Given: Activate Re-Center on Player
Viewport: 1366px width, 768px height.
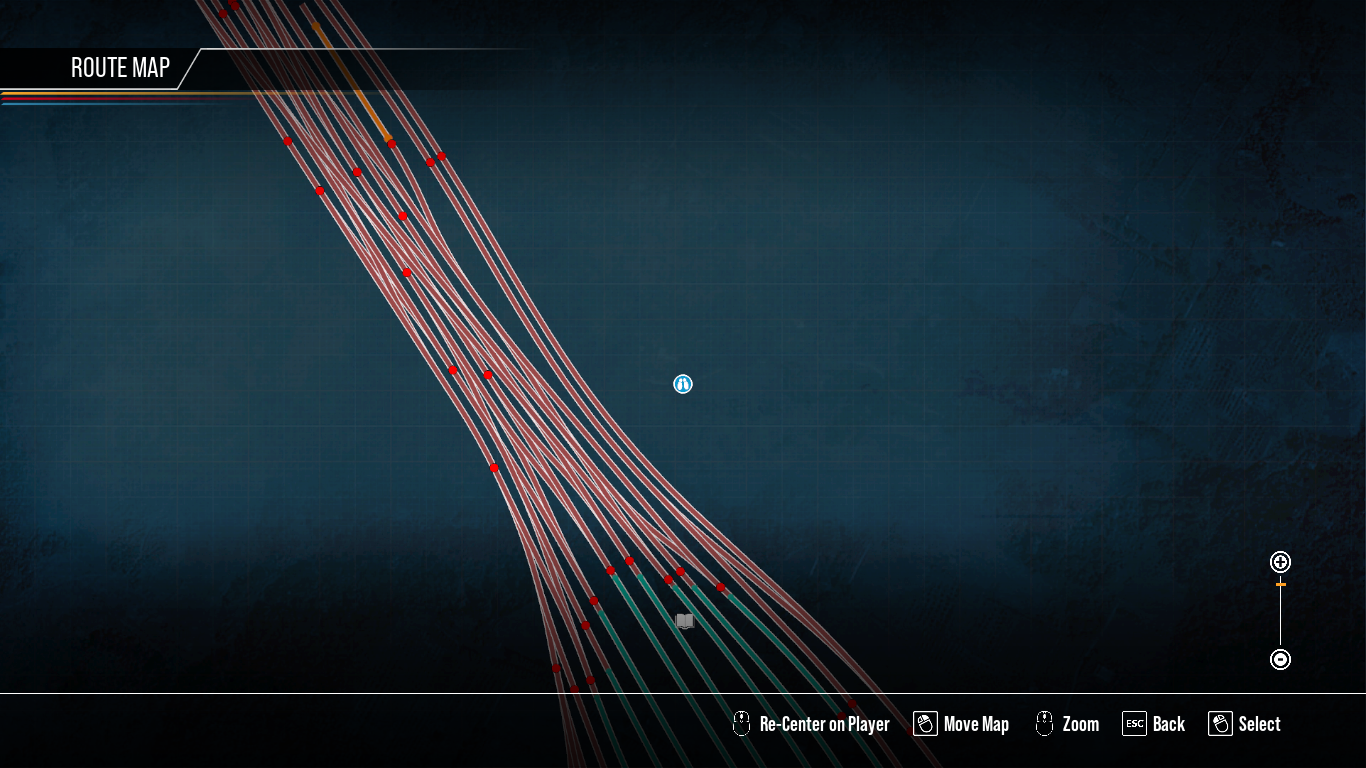Looking at the screenshot, I should 812,724.
